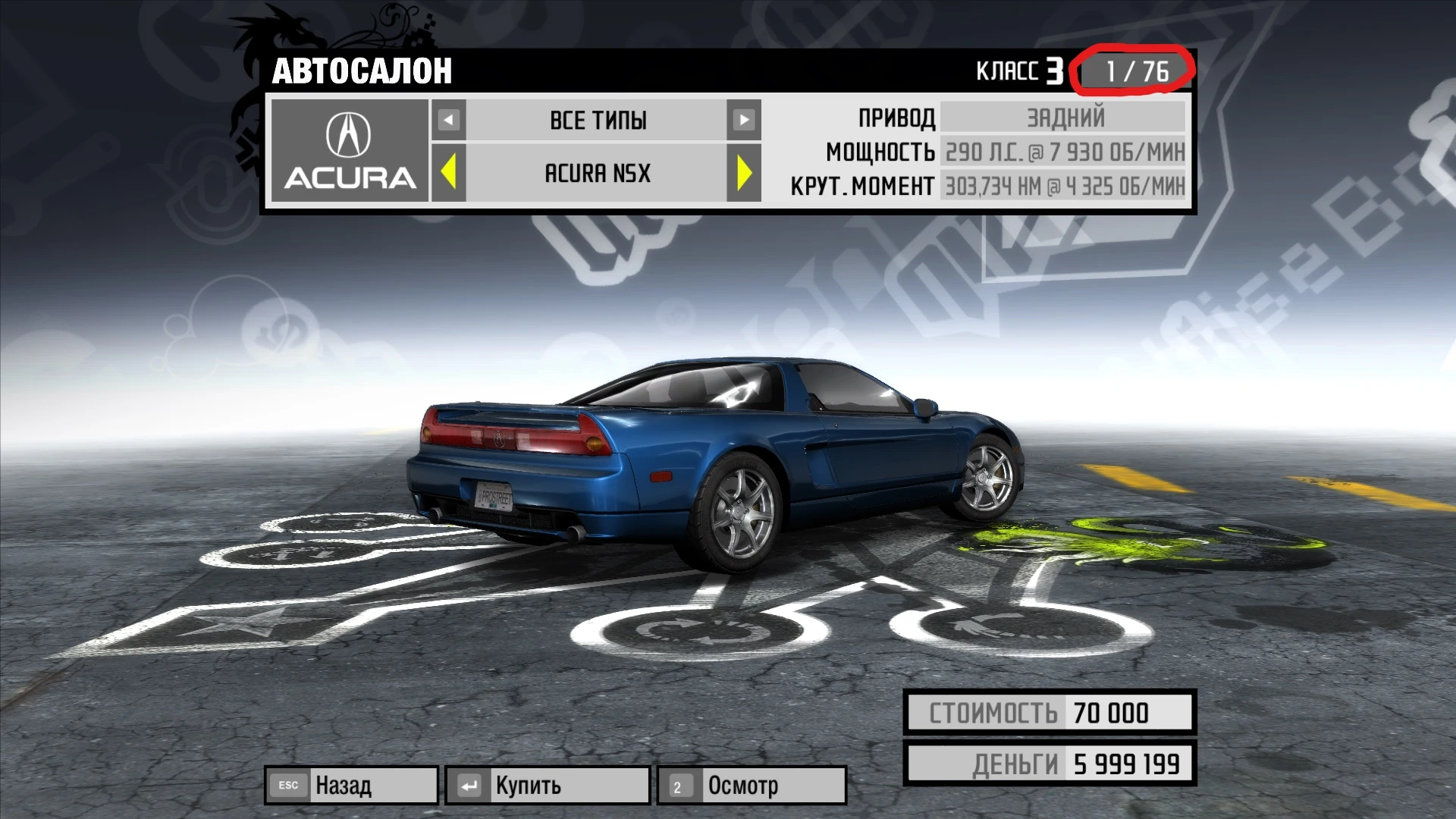The width and height of the screenshot is (1456, 819).
Task: Click the red-circled 1/76 car counter
Action: click(1137, 71)
